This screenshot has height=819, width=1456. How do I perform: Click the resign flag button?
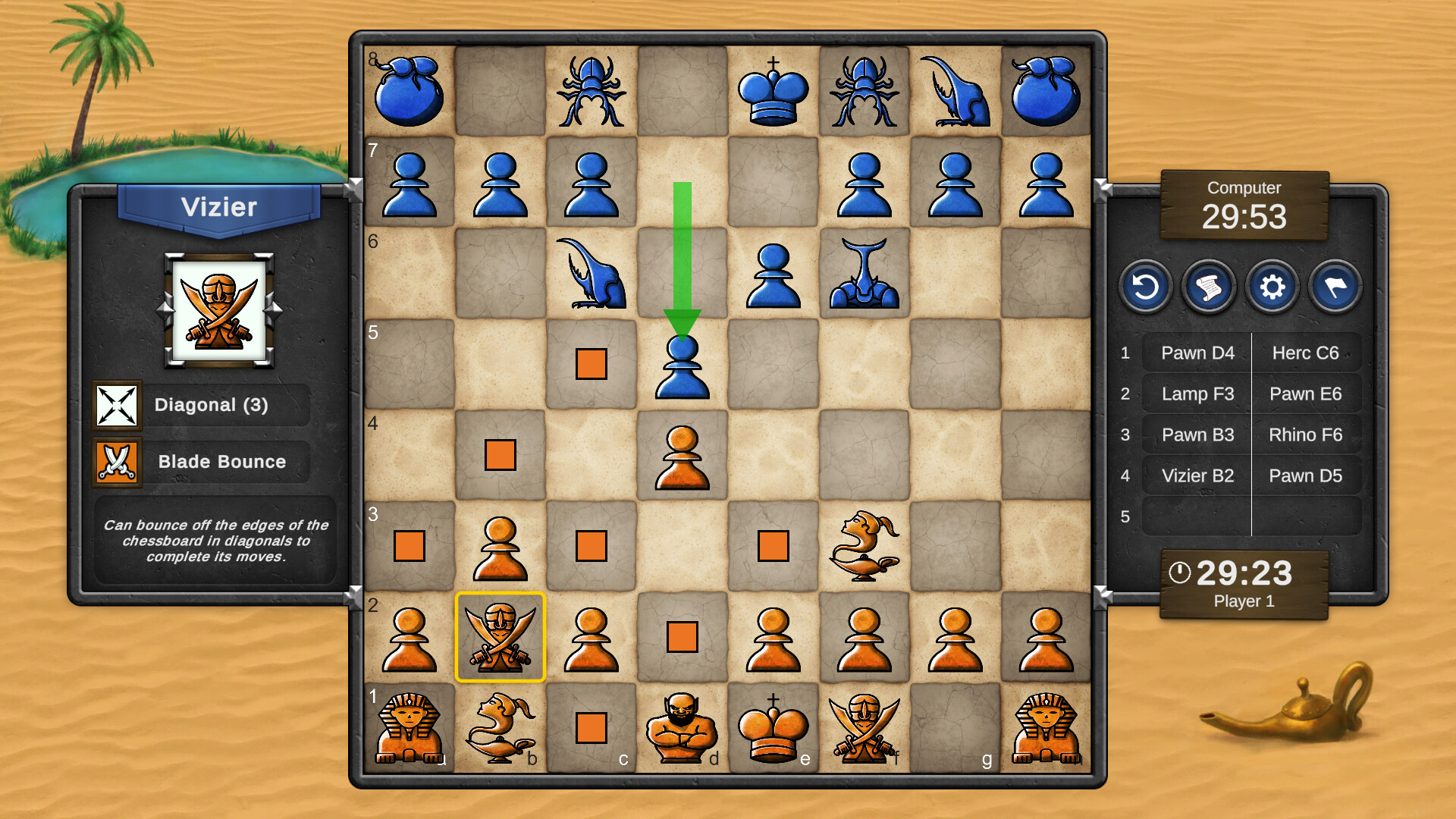pos(1334,288)
